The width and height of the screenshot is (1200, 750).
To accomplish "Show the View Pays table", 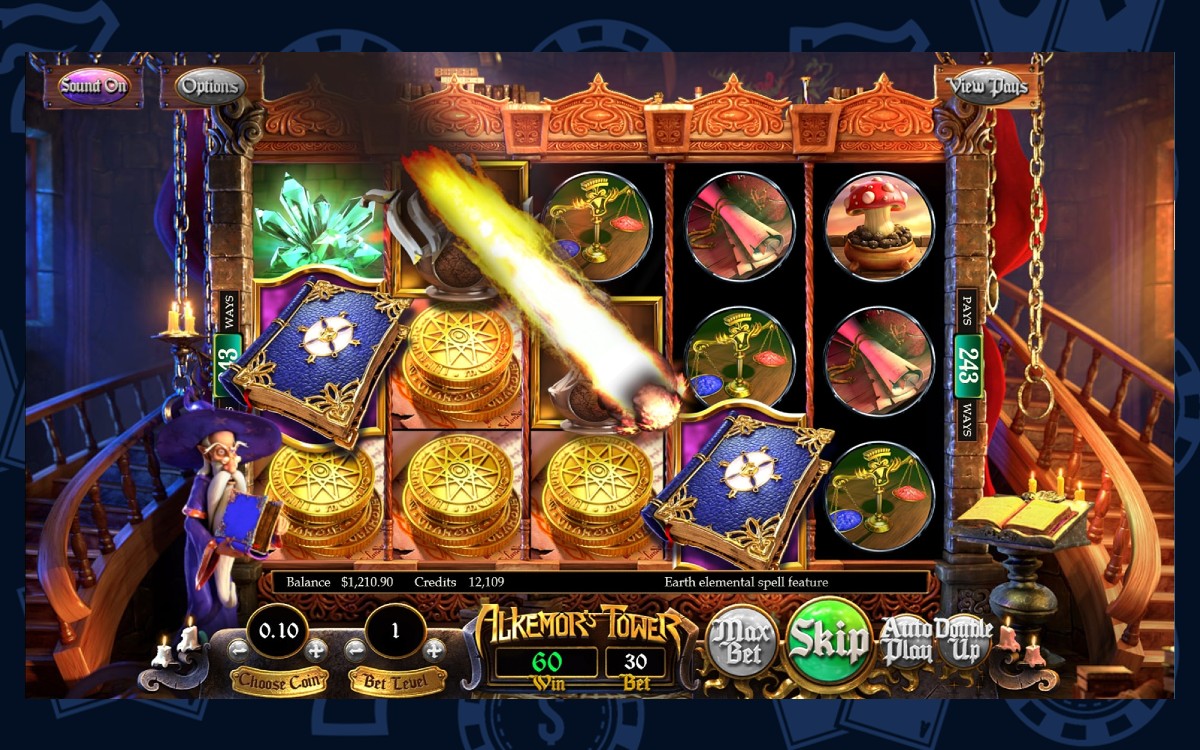I will pos(987,86).
